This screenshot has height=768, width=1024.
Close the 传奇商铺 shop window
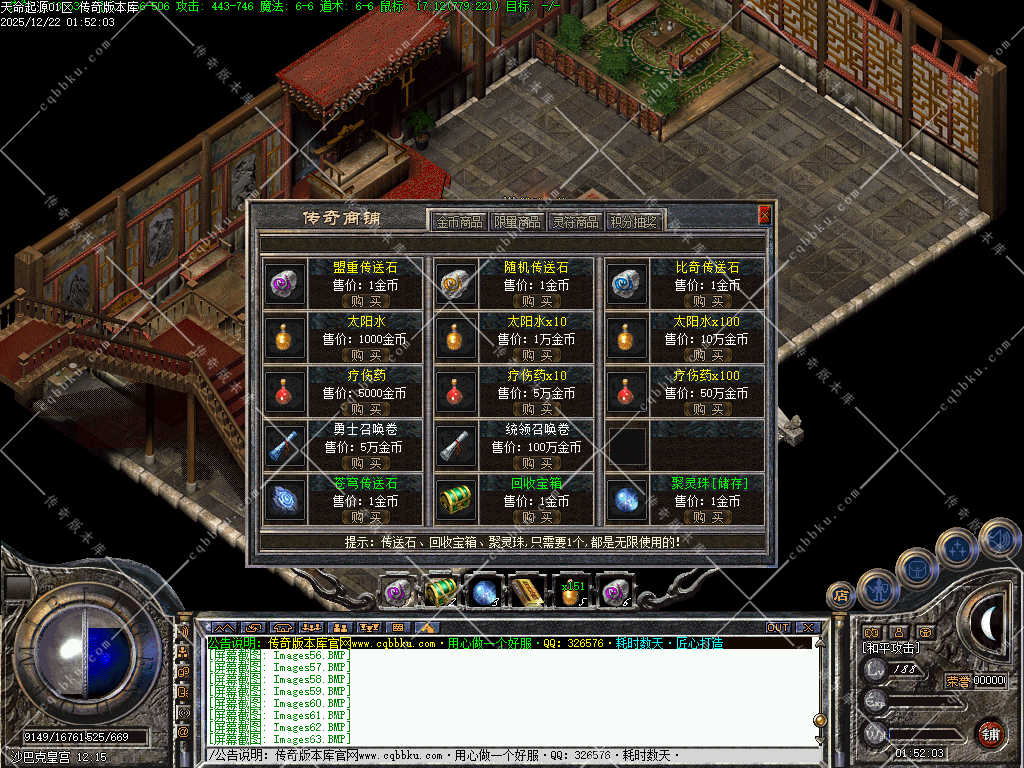(x=765, y=214)
